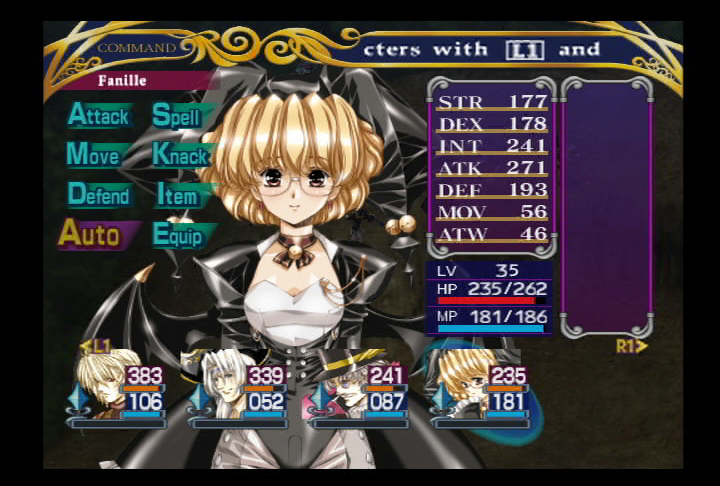Open the Item command

tap(177, 195)
